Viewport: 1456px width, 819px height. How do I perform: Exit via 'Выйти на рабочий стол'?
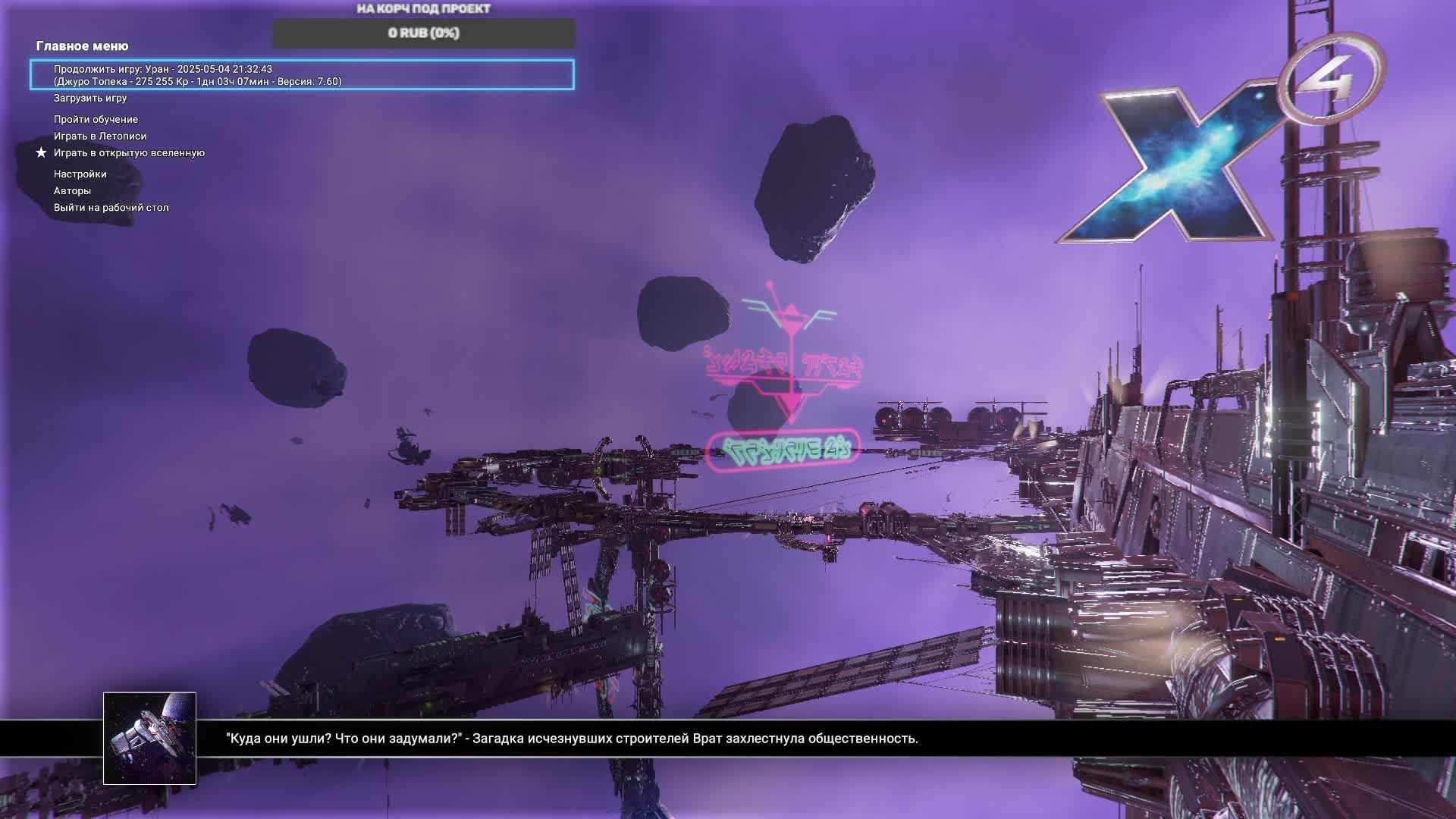[111, 208]
